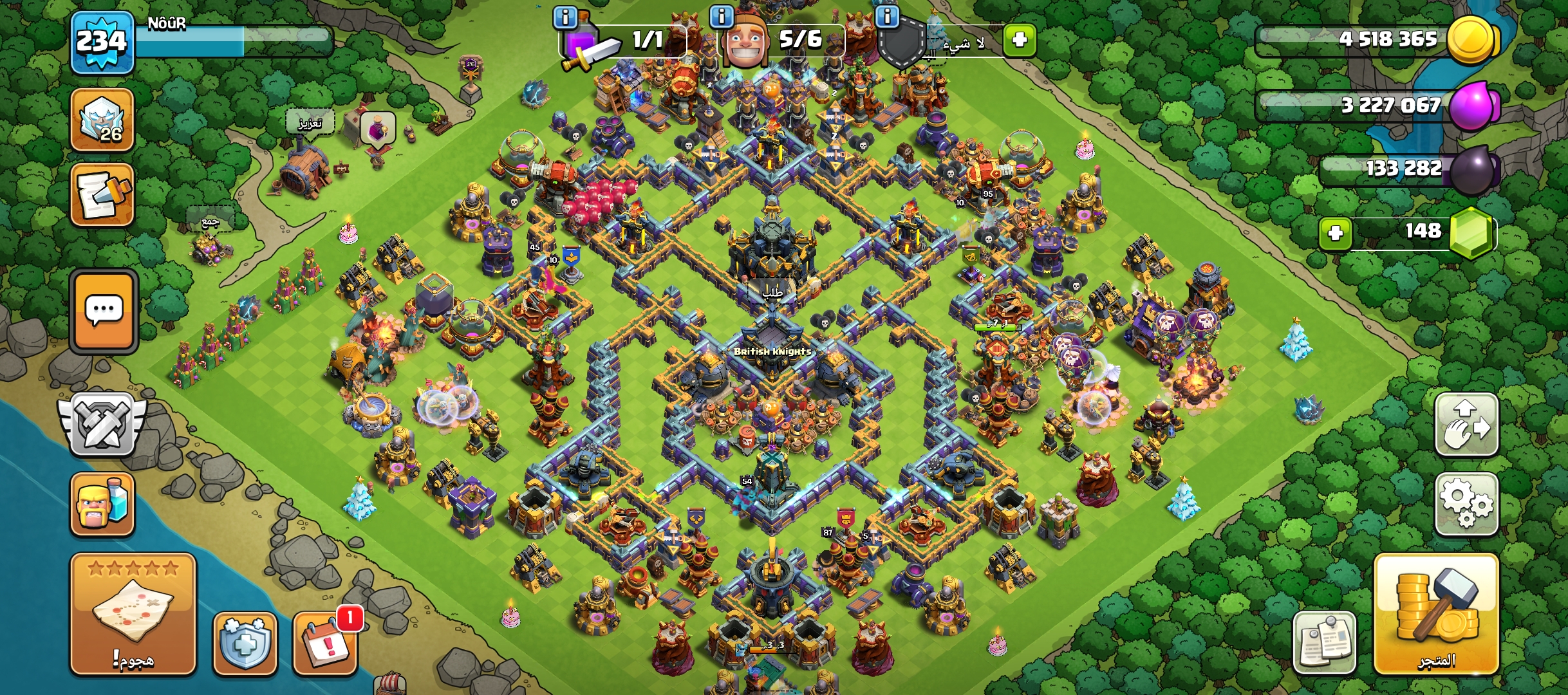Screen dimensions: 1568x695
Task: Open the Attack map button
Action: pos(133,613)
